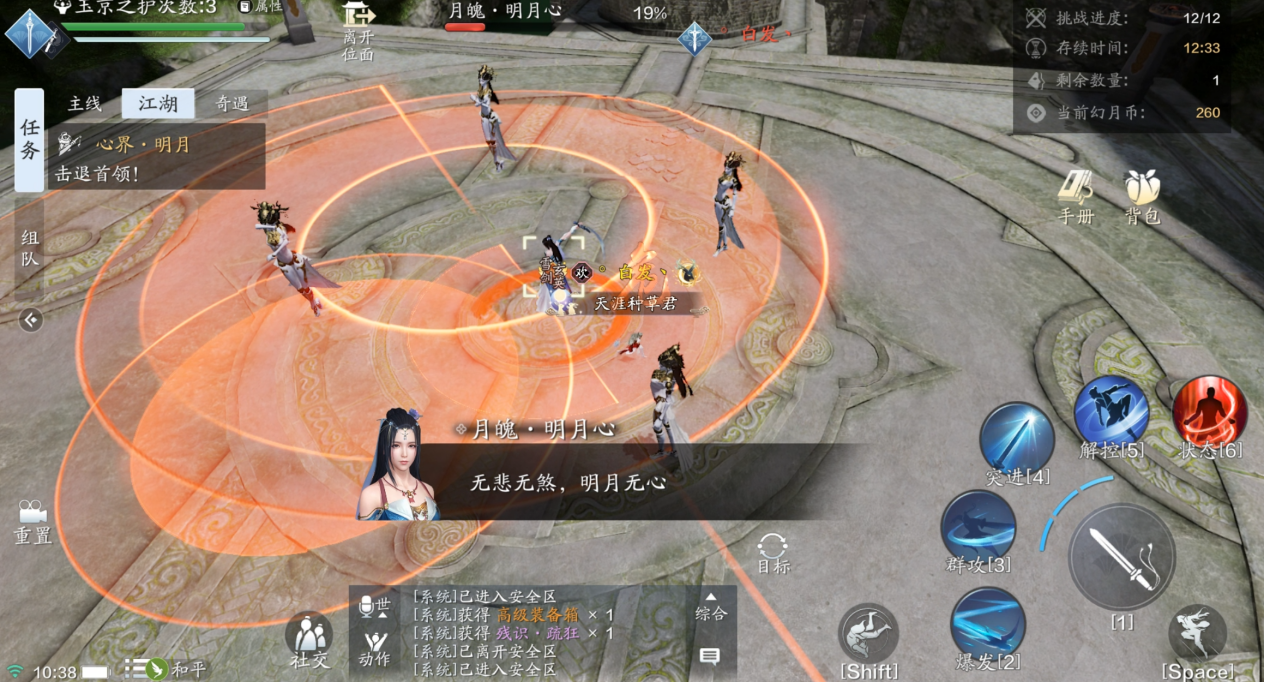Image resolution: width=1264 pixels, height=682 pixels.
Task: Open the 社交 social menu
Action: [309, 638]
